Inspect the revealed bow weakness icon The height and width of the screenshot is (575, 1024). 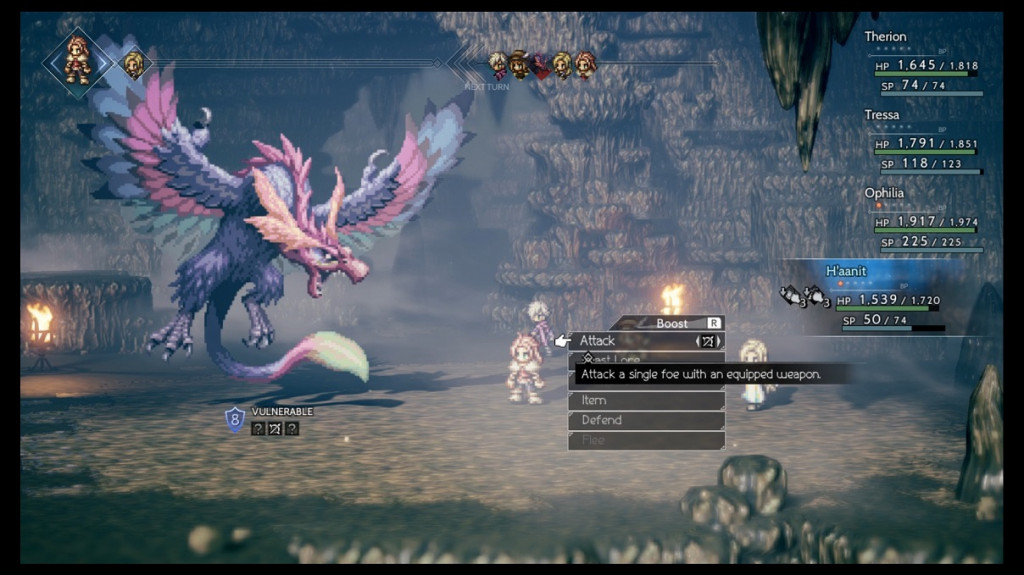tap(275, 429)
